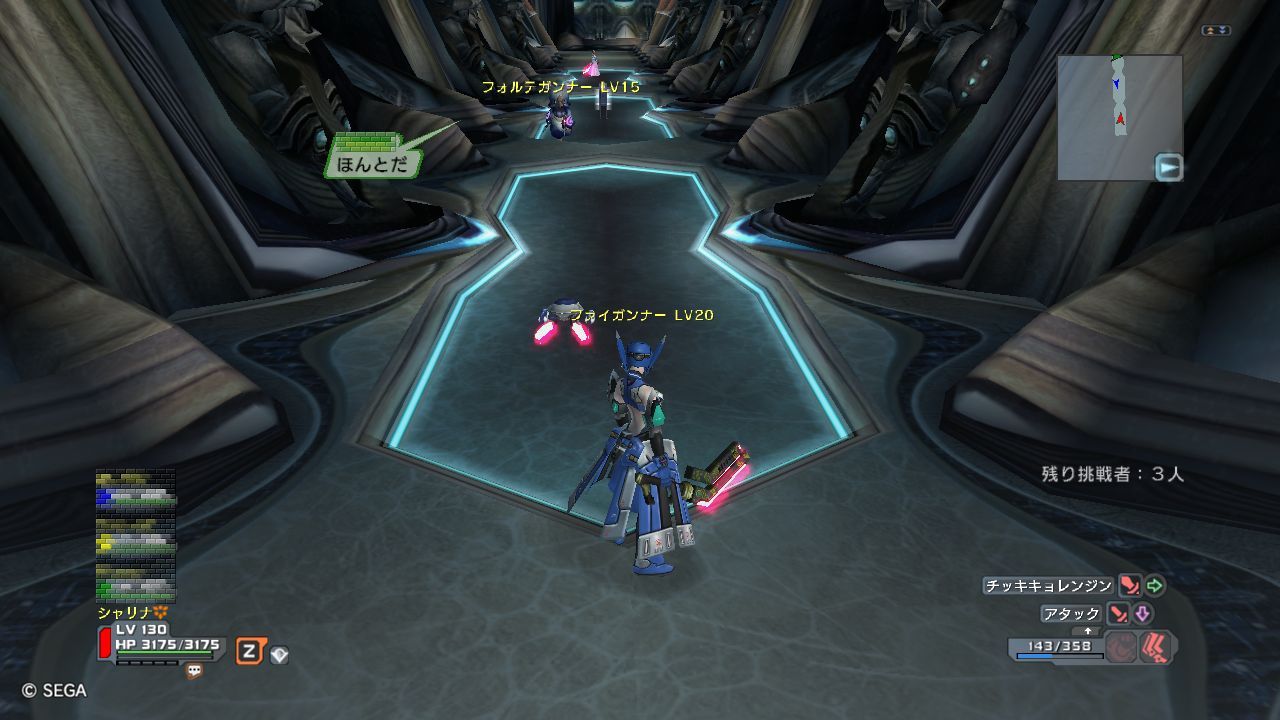
Task: Click the シャリナ player name
Action: coord(124,612)
